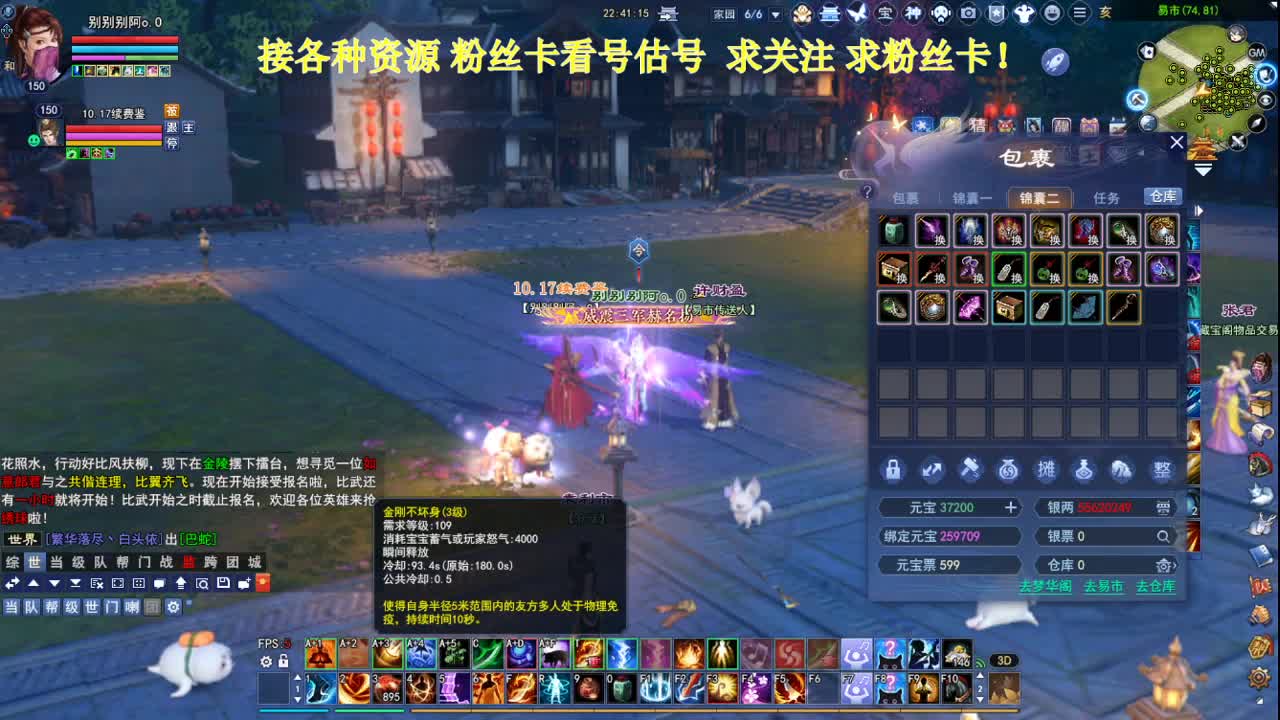
Task: Click the 整 icon to tidy the bag
Action: (x=1160, y=469)
